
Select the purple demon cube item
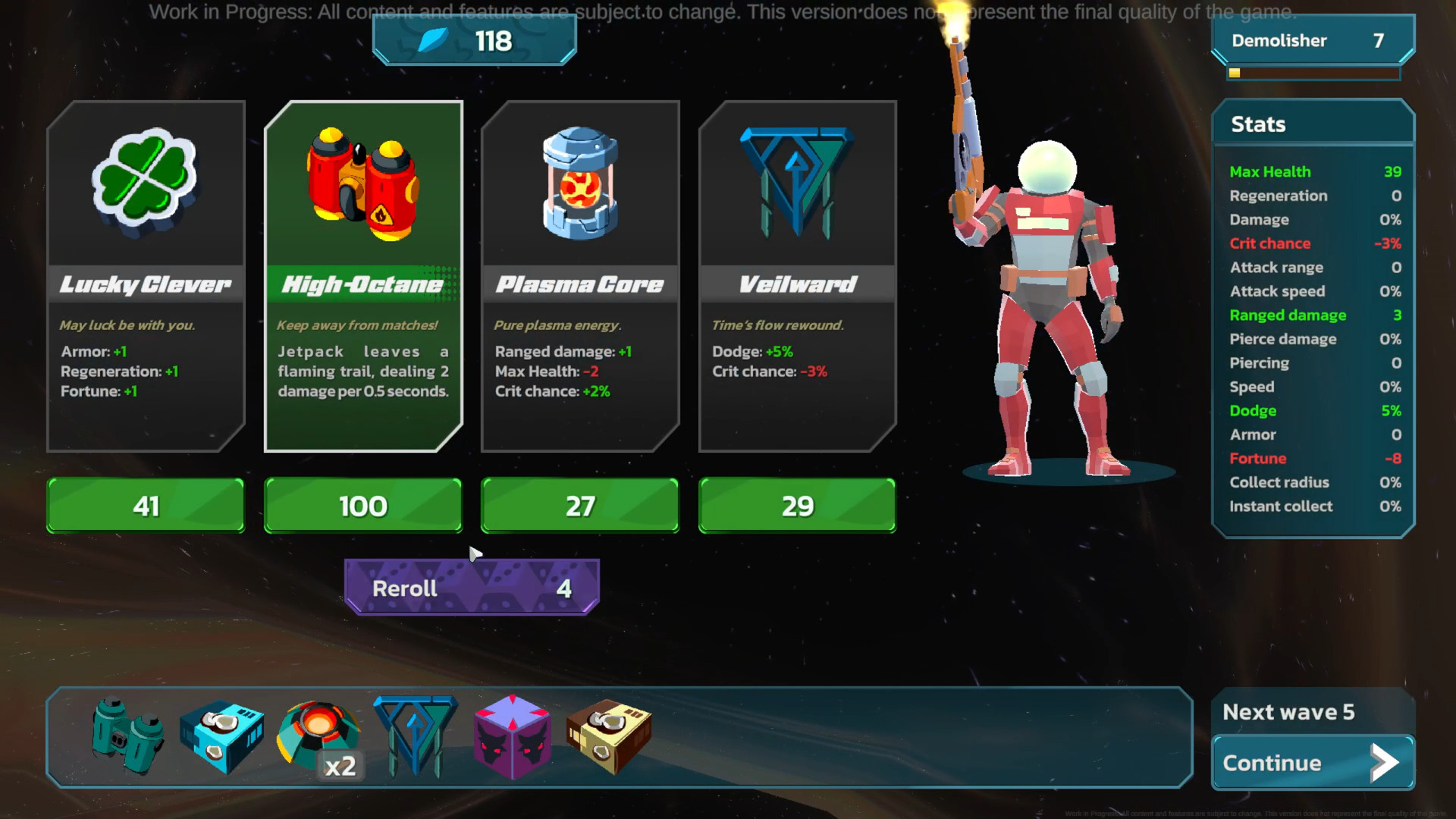tap(512, 737)
